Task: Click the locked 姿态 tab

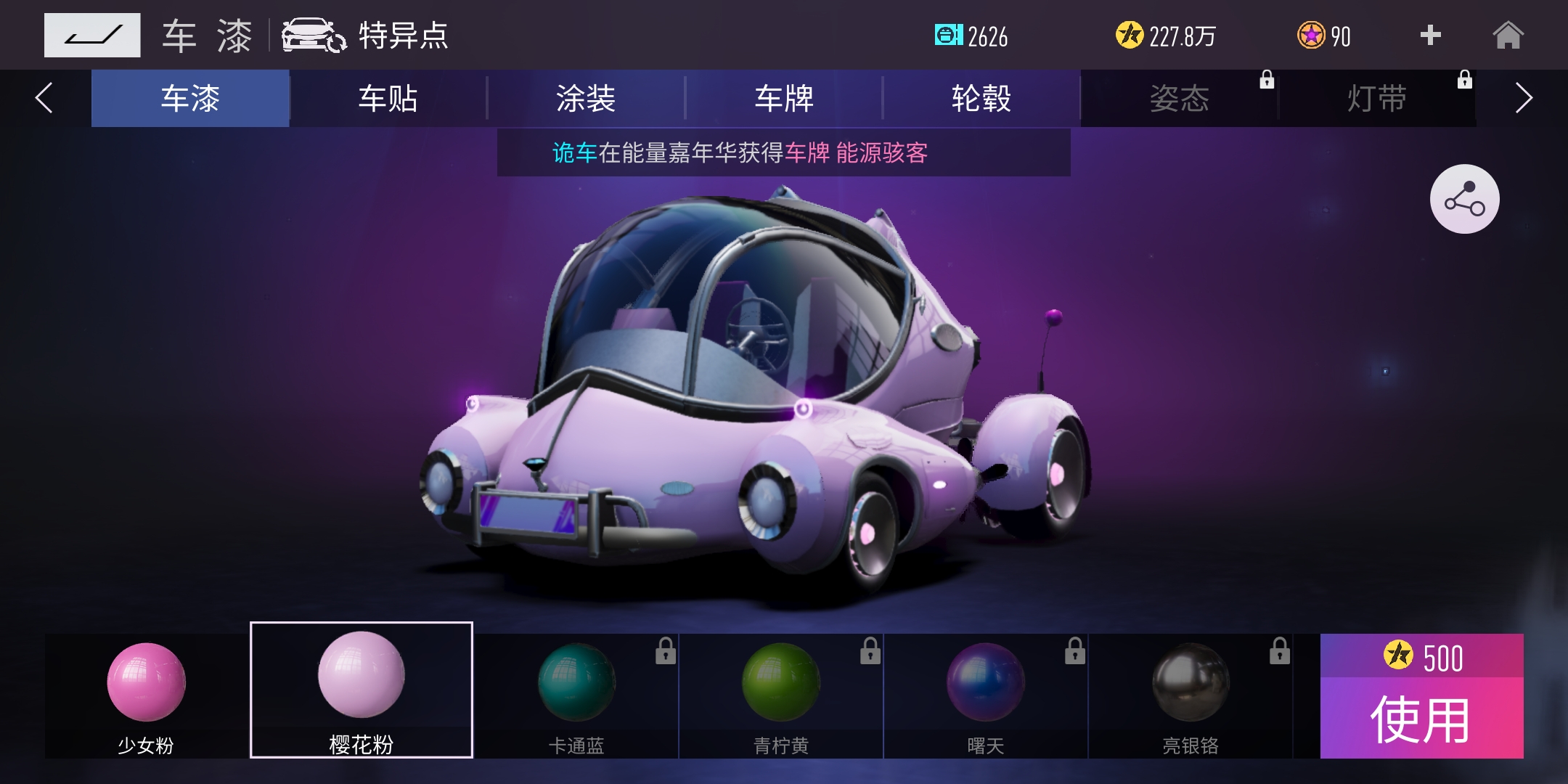Action: (1180, 99)
